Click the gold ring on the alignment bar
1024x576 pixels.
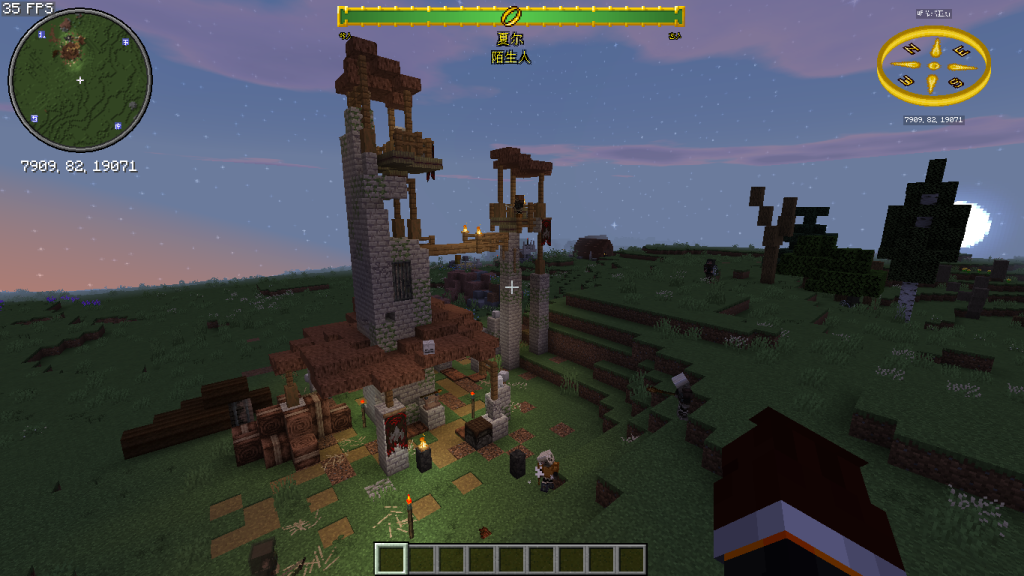(x=511, y=16)
